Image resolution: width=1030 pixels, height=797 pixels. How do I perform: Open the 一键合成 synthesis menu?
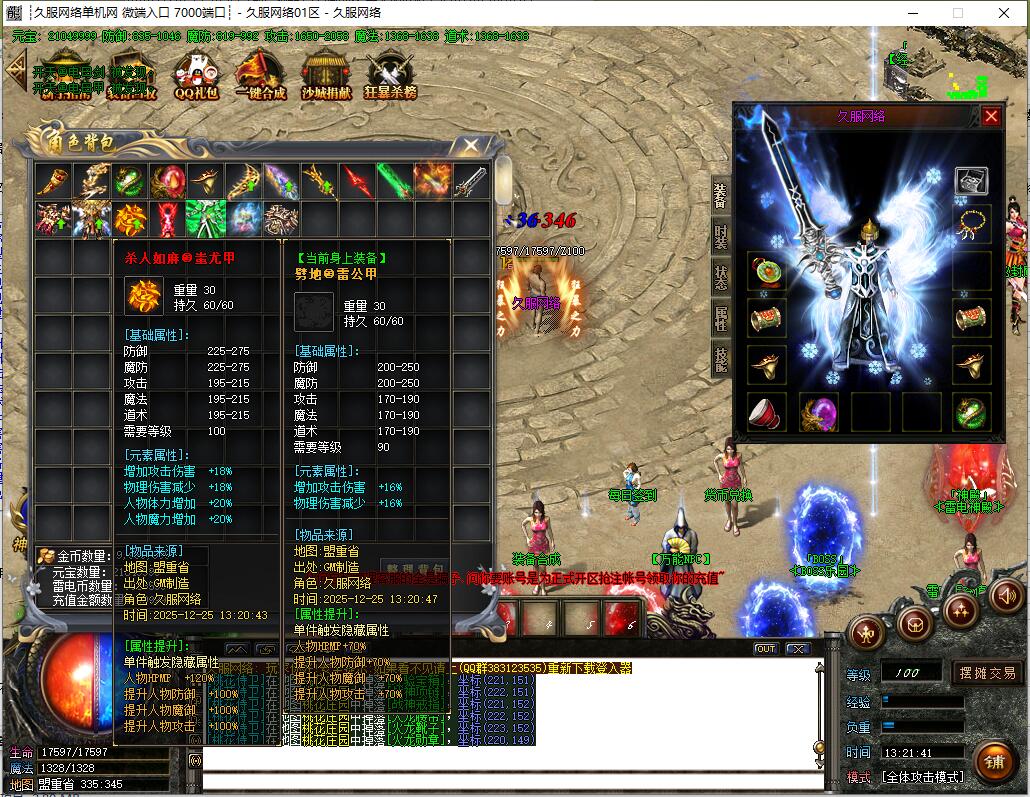pyautogui.click(x=260, y=74)
